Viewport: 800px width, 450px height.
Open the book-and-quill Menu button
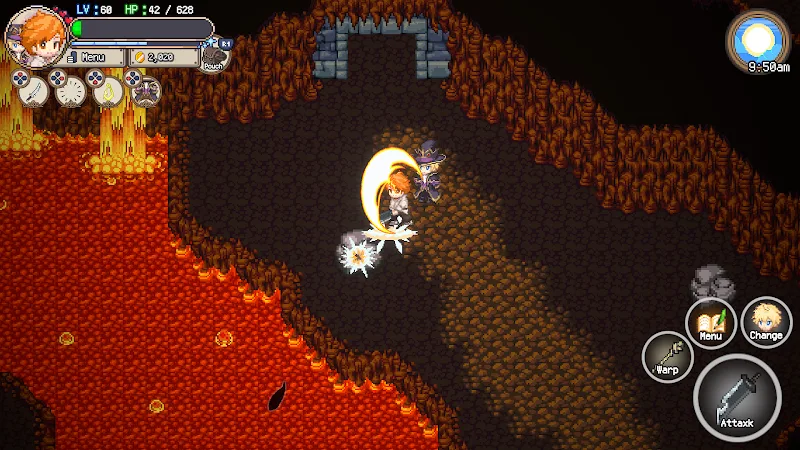click(x=711, y=323)
